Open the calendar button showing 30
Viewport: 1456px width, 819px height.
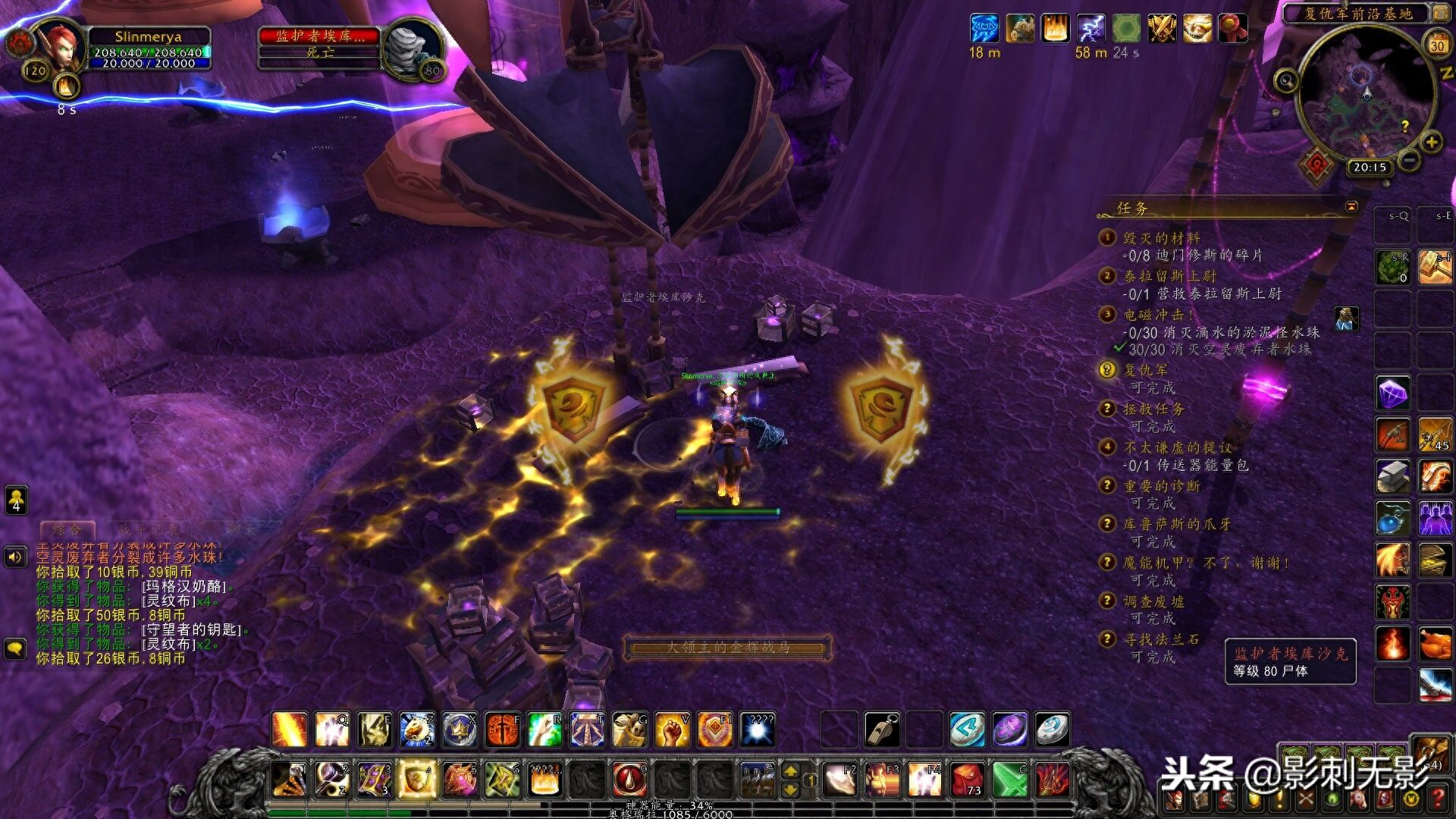(1437, 44)
